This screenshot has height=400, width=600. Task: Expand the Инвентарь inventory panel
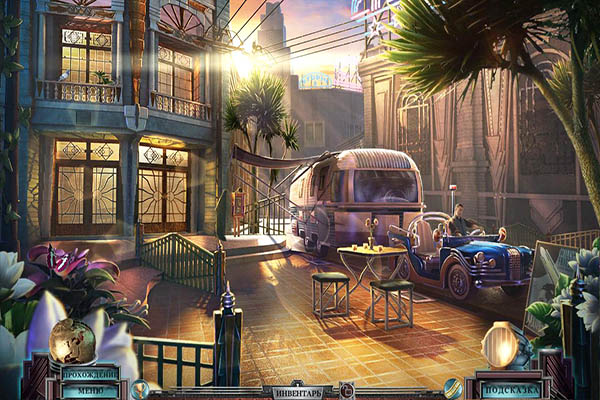point(299,392)
